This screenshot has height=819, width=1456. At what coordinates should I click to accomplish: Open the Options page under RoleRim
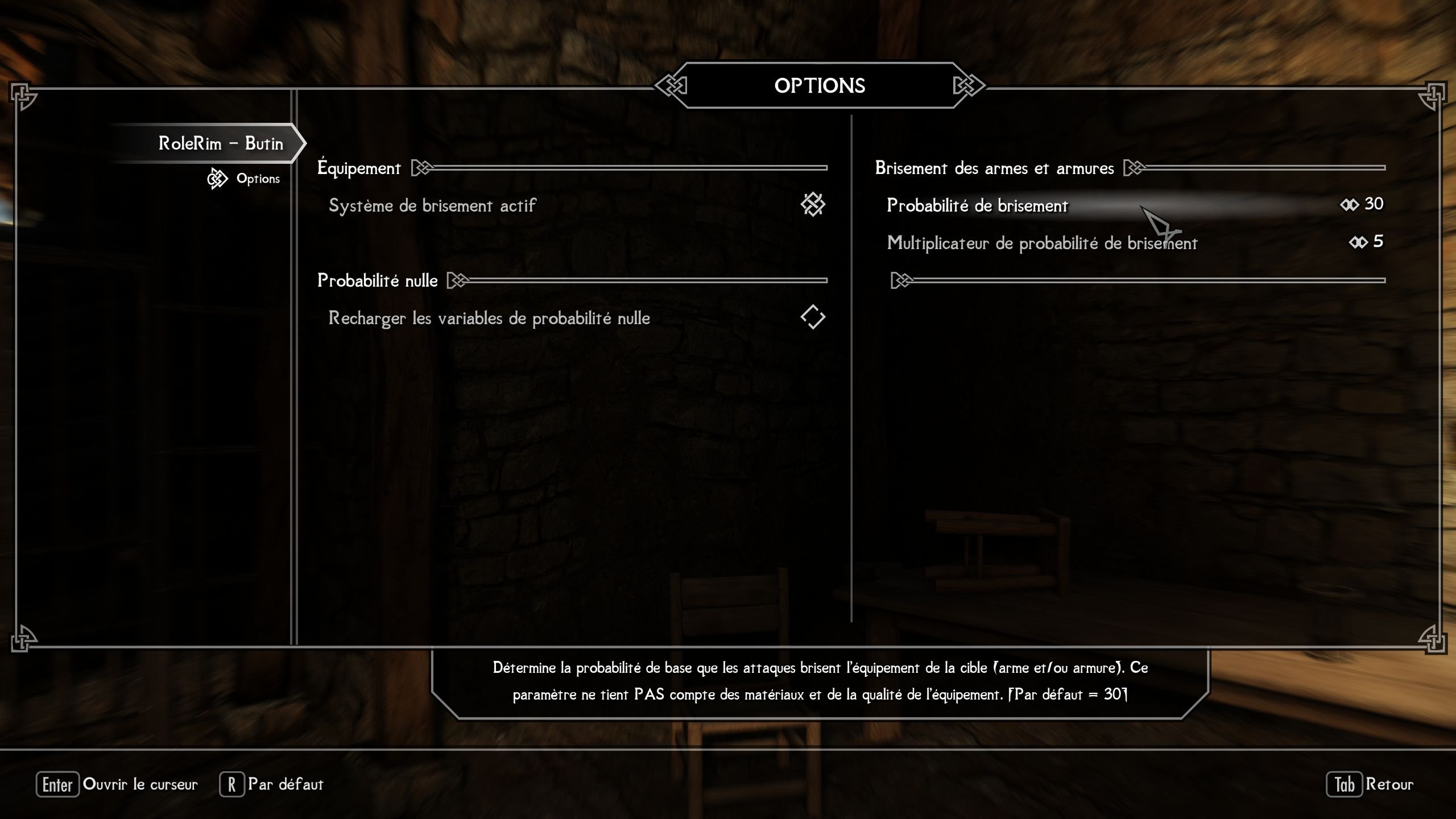258,179
